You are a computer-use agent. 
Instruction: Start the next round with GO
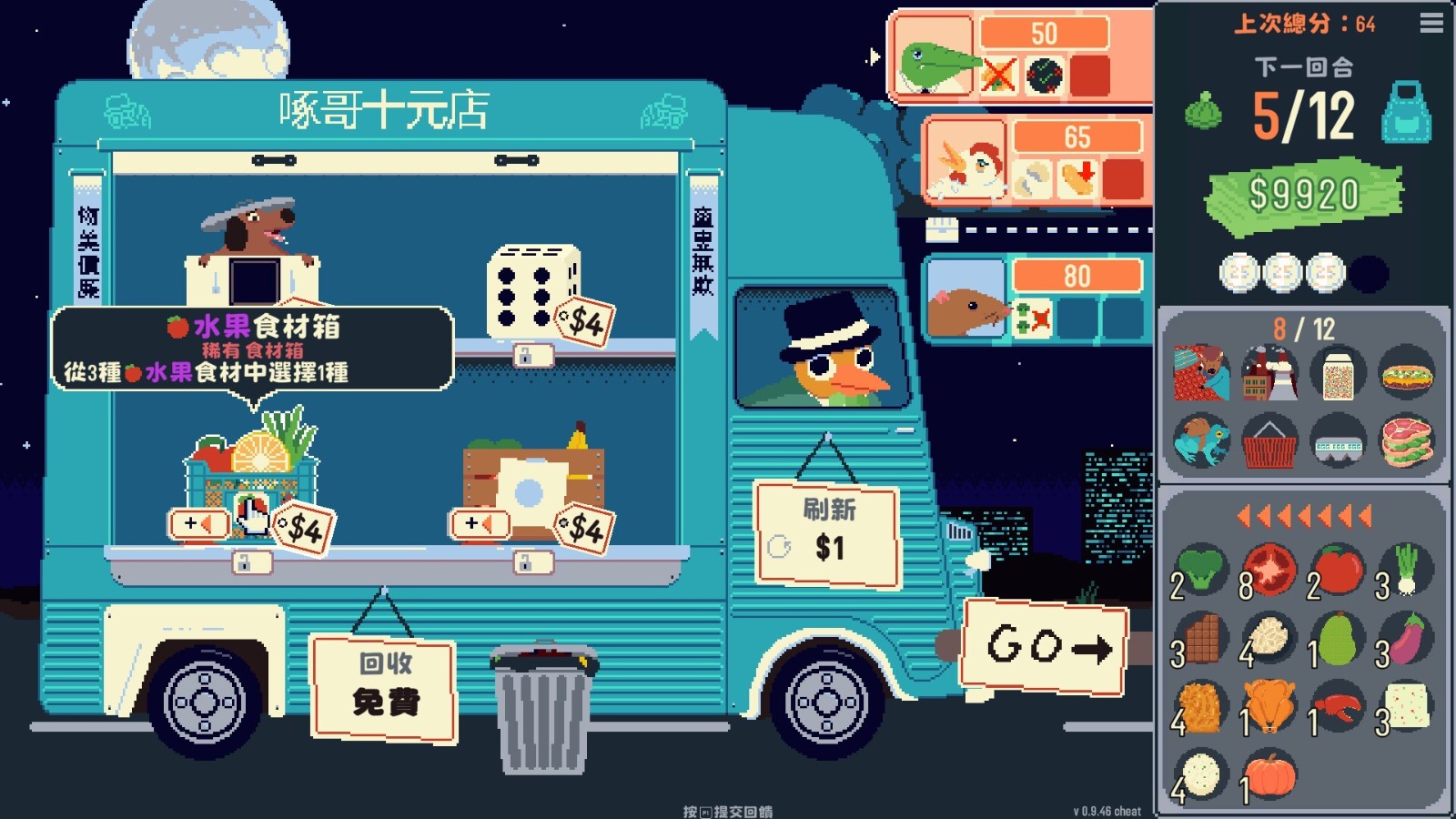click(x=1046, y=645)
